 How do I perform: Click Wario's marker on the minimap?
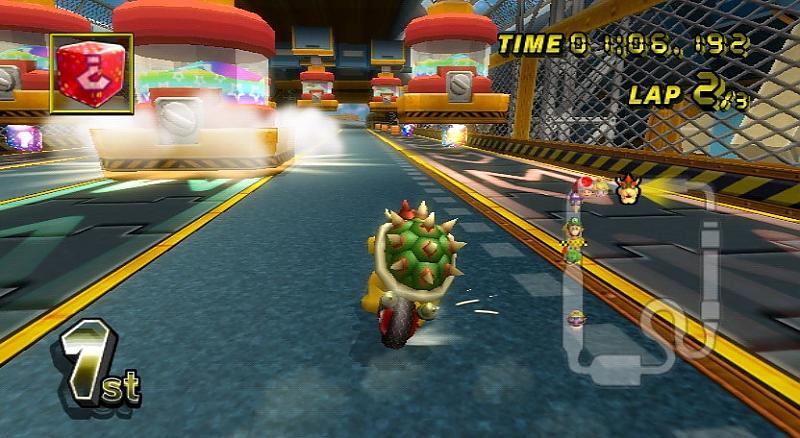click(576, 319)
